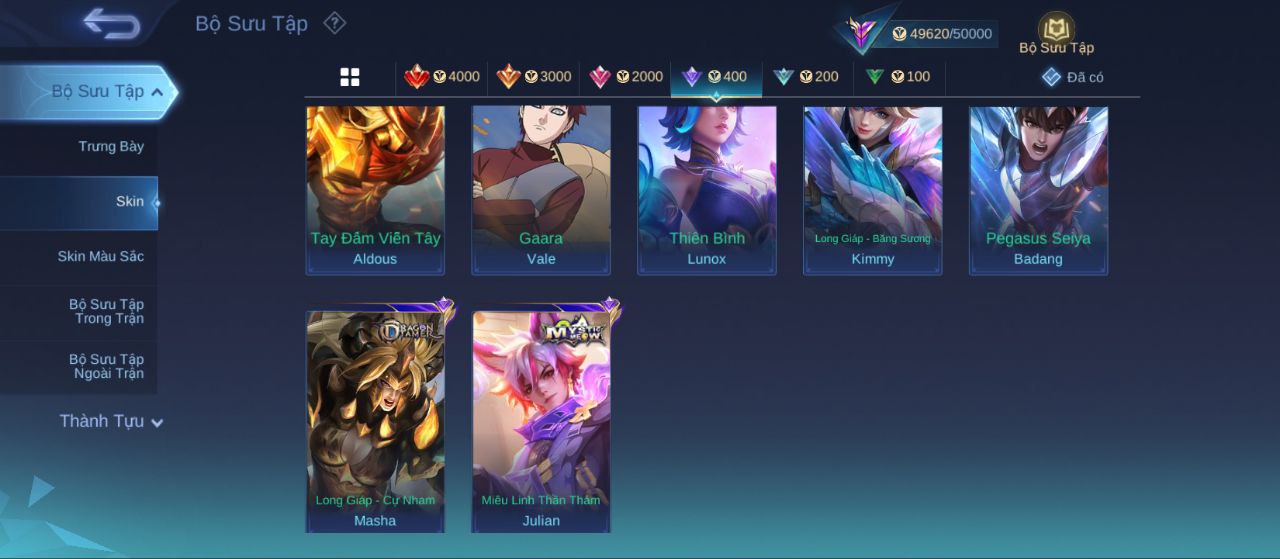This screenshot has width=1280, height=559.
Task: Switch to the 2000-point tier tab
Action: [626, 77]
